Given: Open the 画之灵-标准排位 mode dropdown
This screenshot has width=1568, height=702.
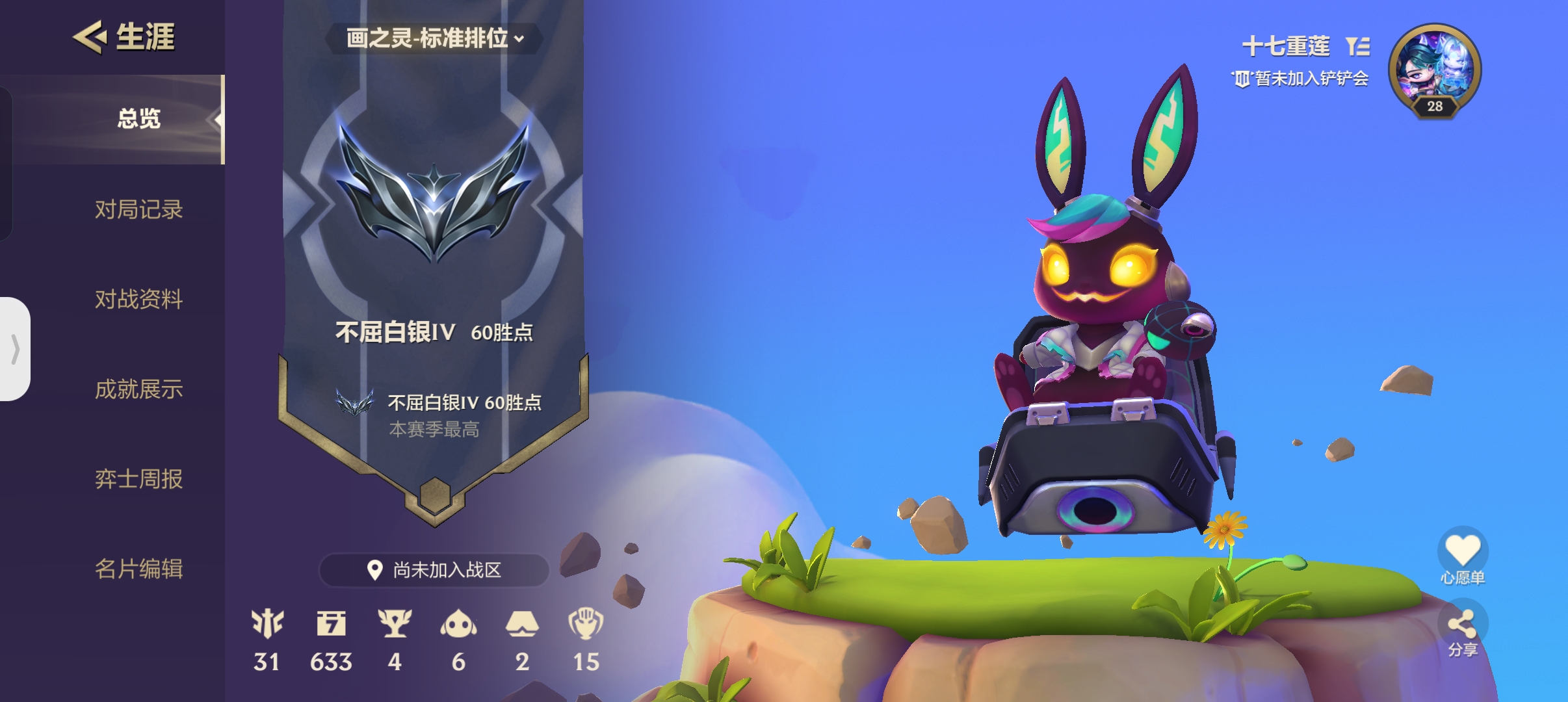Looking at the screenshot, I should tap(434, 38).
